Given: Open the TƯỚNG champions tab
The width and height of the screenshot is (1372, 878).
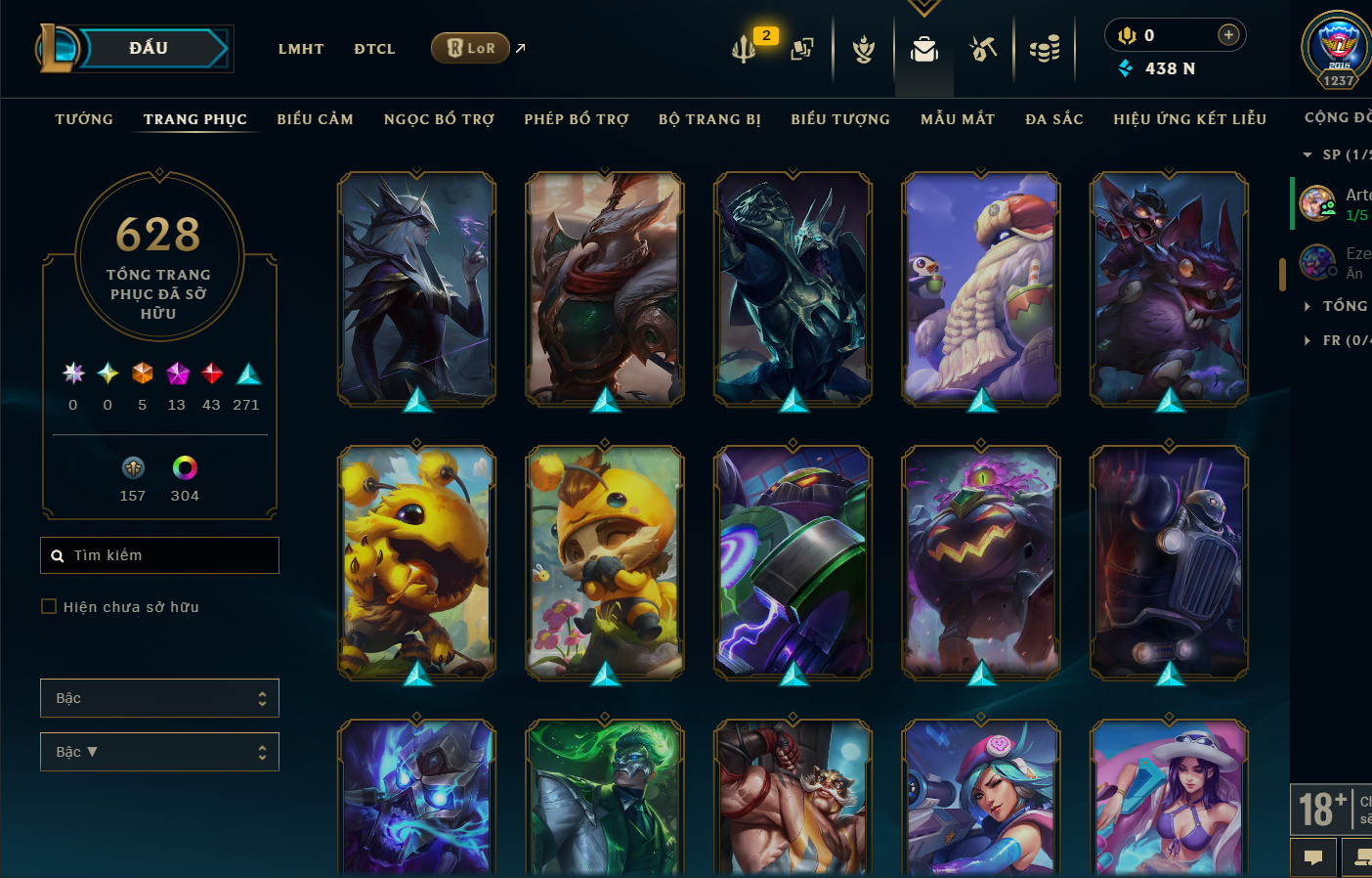Looking at the screenshot, I should point(84,119).
